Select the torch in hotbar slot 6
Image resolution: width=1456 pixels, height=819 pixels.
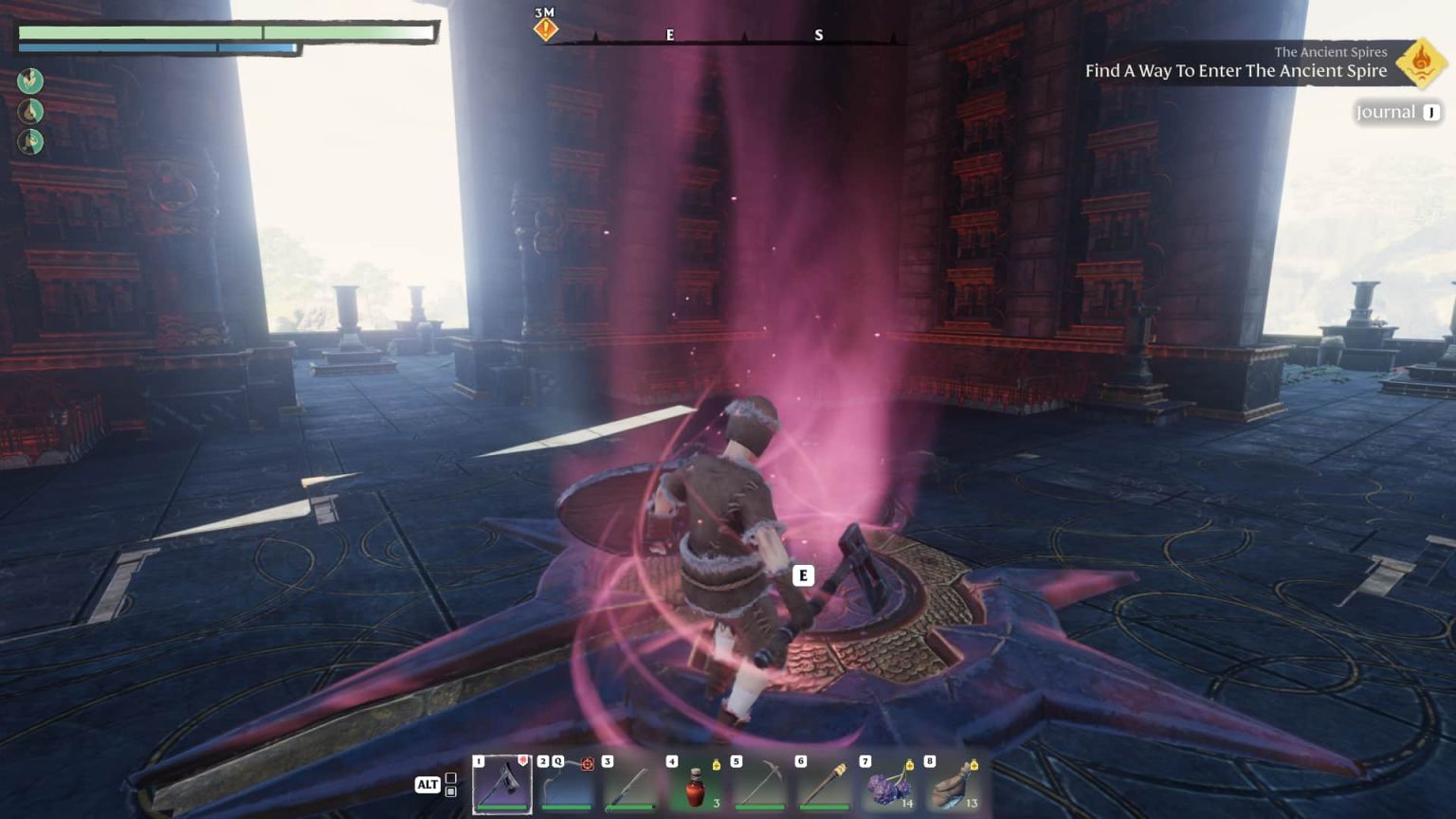coord(825,785)
